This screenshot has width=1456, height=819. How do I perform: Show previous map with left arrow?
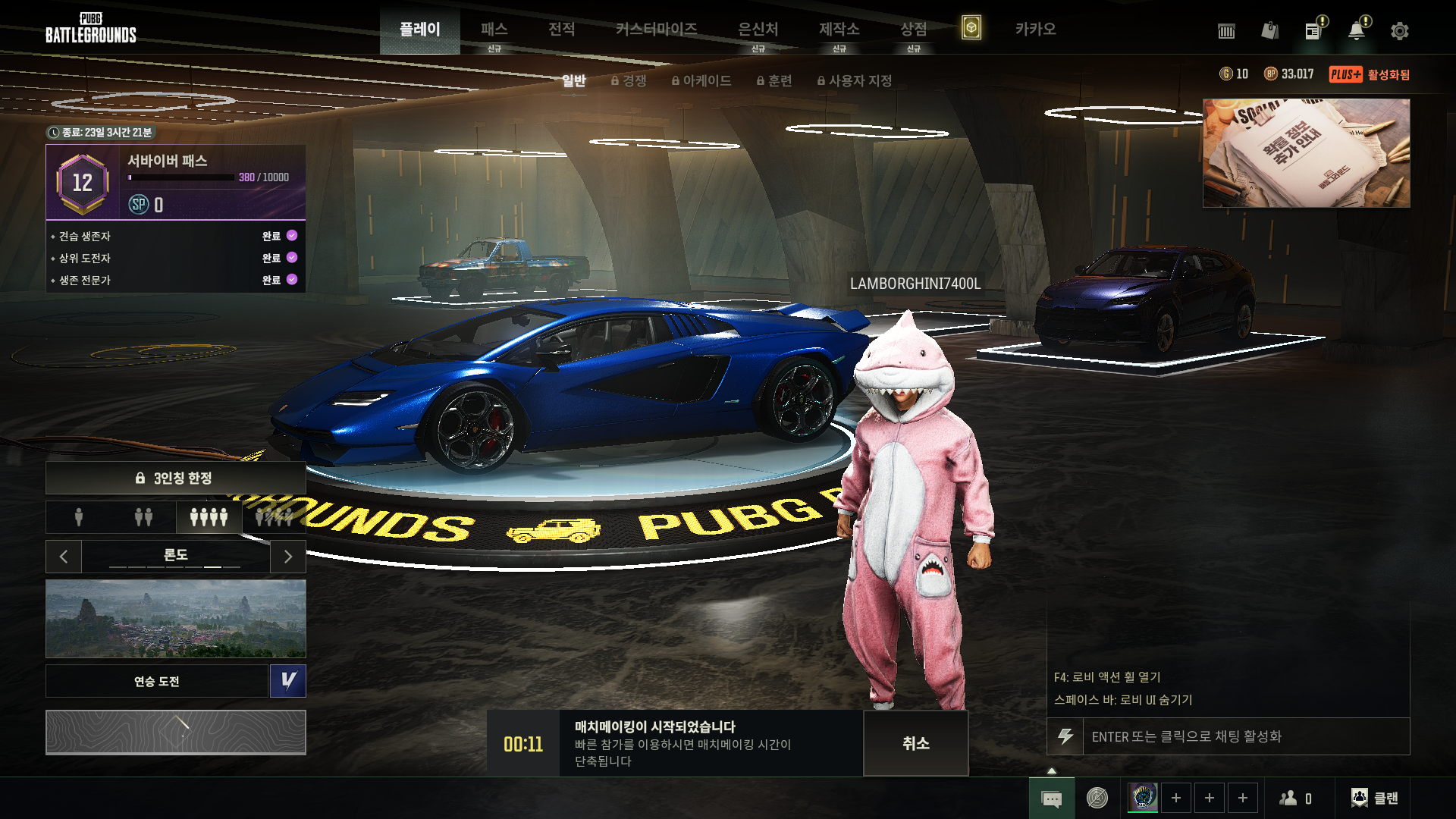click(x=64, y=557)
